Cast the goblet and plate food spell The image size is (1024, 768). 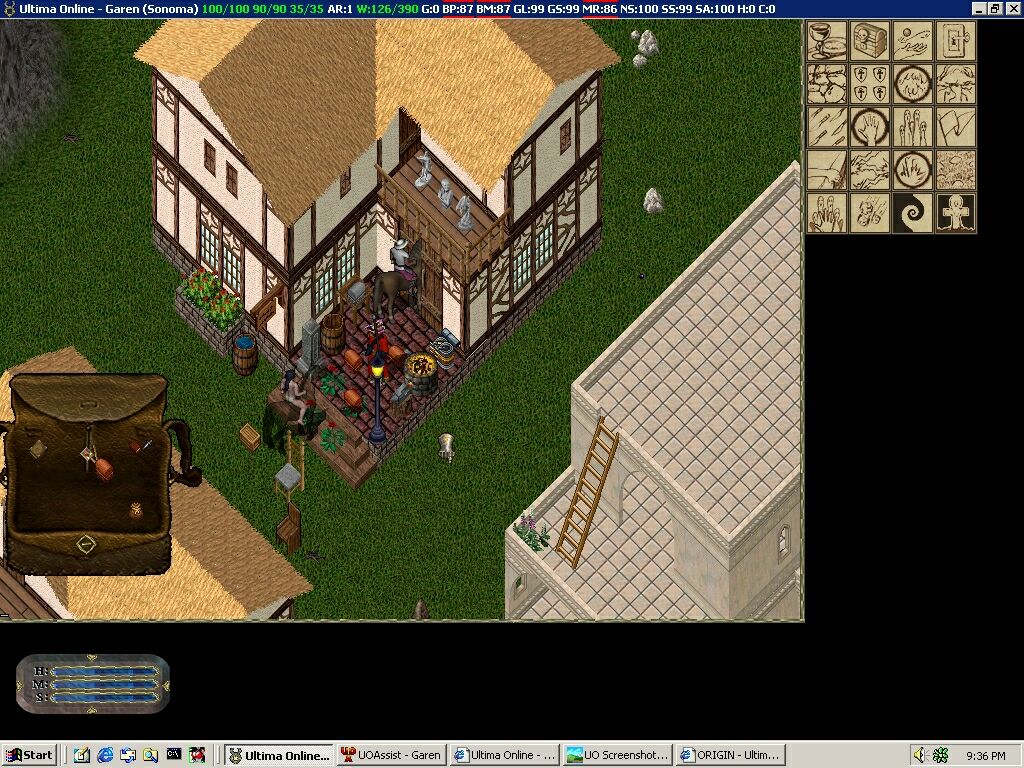(827, 41)
